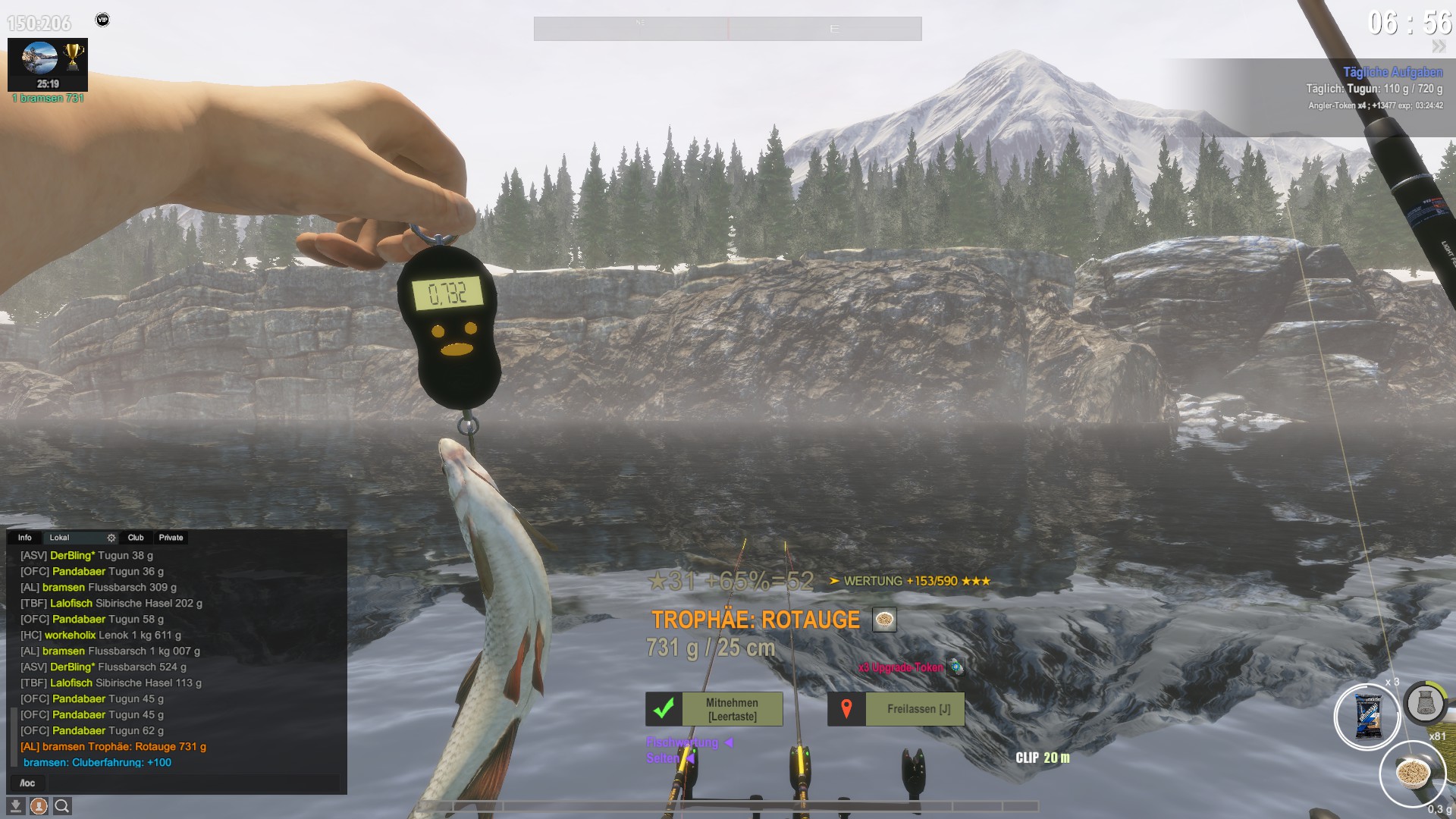Switch to the Private chat tab
Screen dimensions: 1456x819
[x=171, y=538]
